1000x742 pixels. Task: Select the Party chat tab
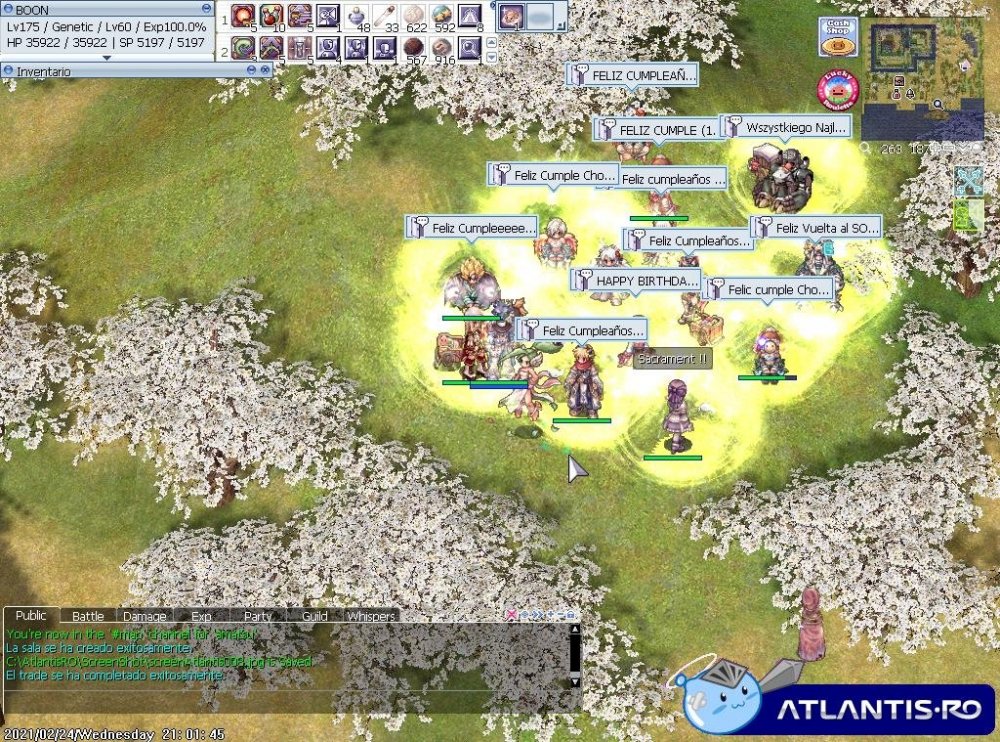point(258,616)
